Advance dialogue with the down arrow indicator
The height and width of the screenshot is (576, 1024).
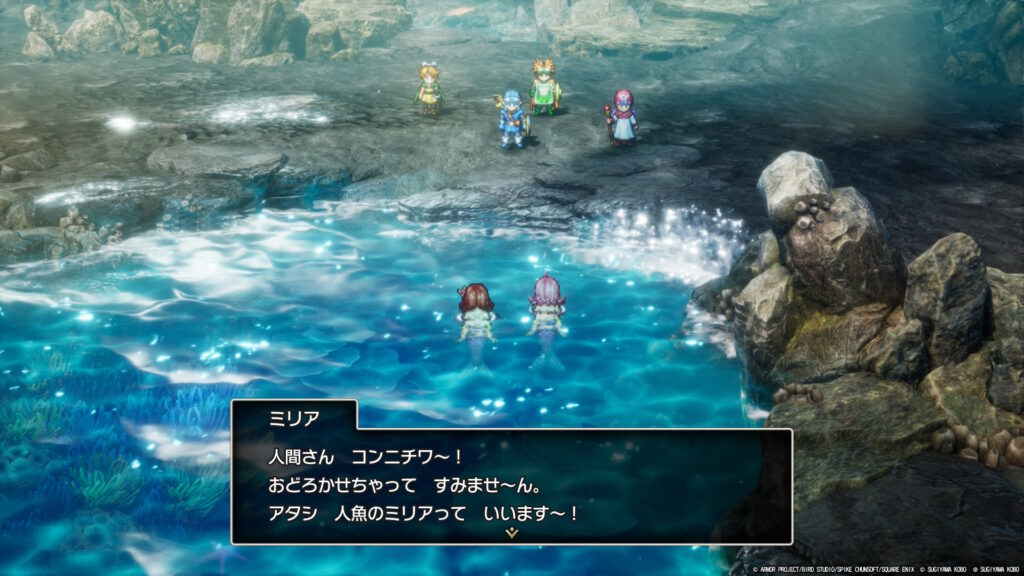(x=512, y=533)
